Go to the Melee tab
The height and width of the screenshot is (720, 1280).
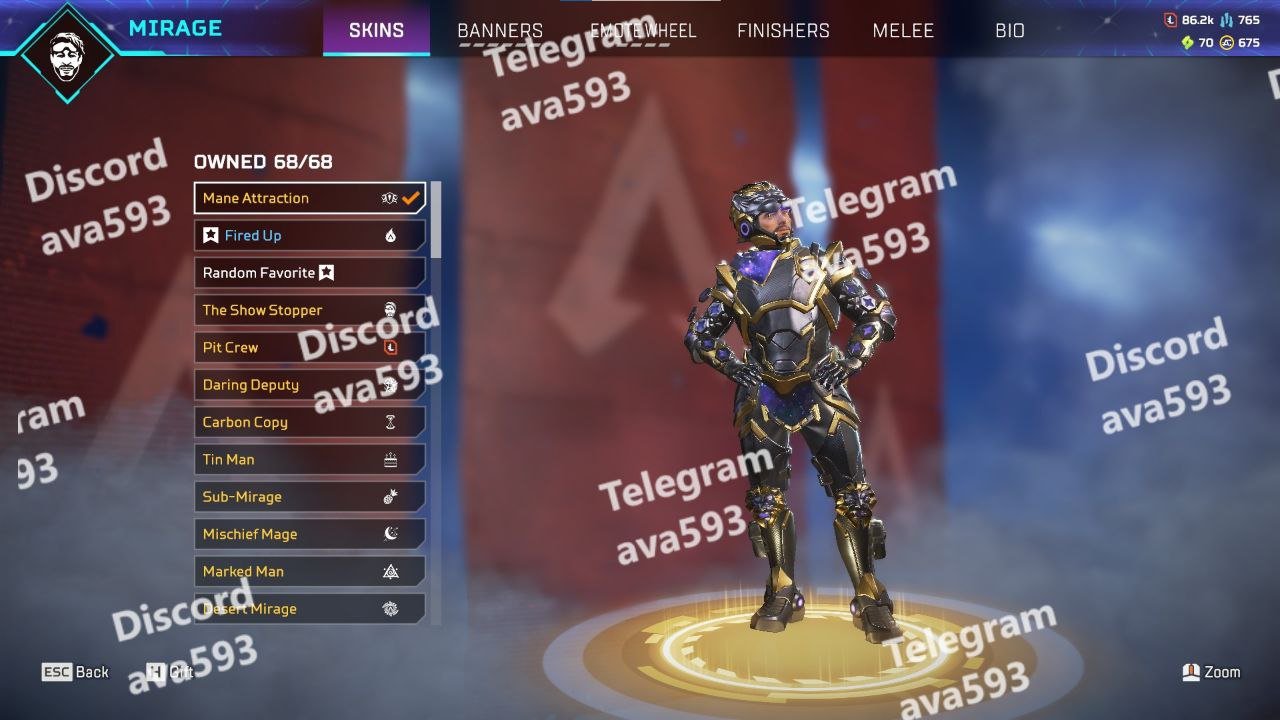click(x=903, y=30)
